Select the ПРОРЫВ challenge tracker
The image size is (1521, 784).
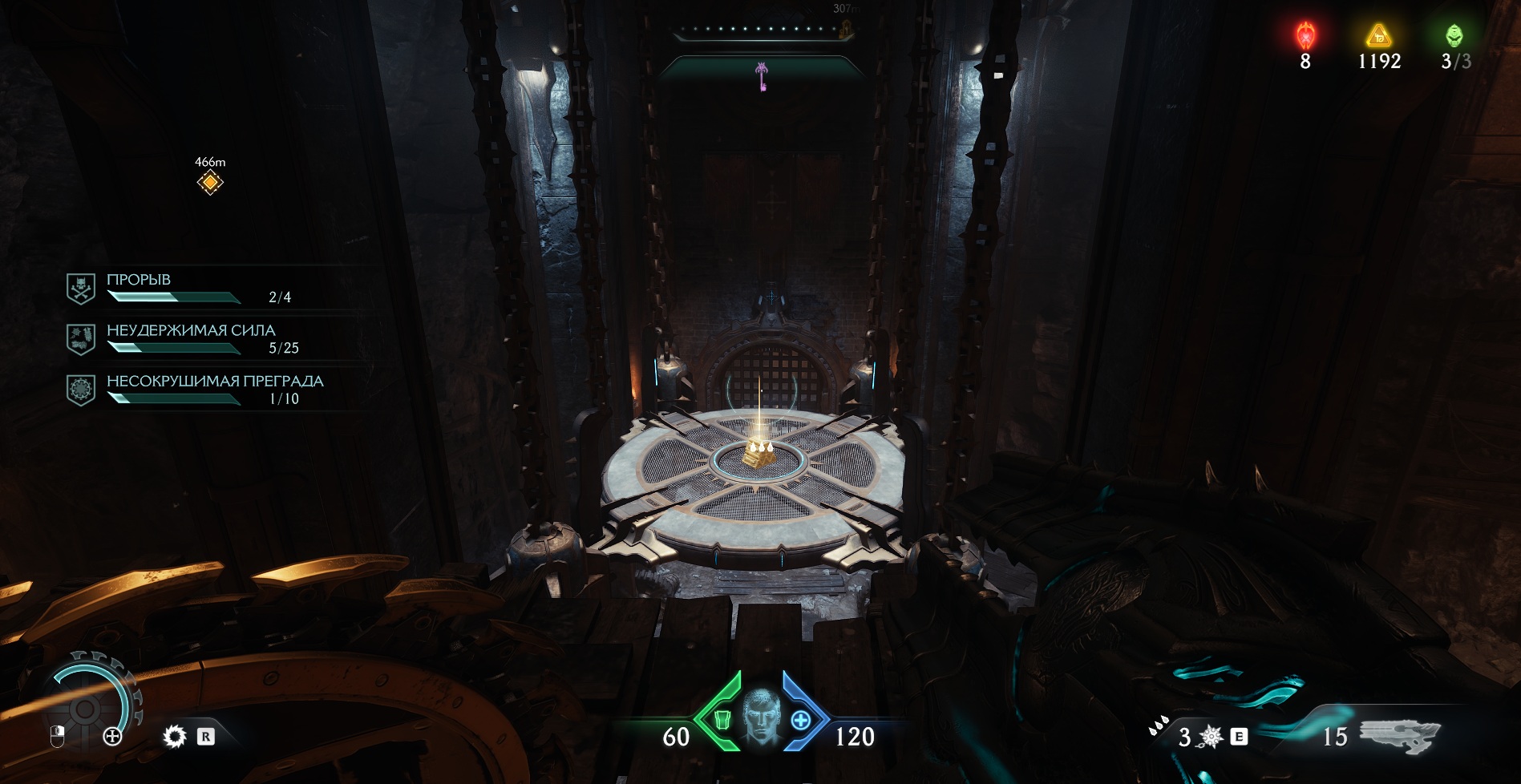click(192, 288)
